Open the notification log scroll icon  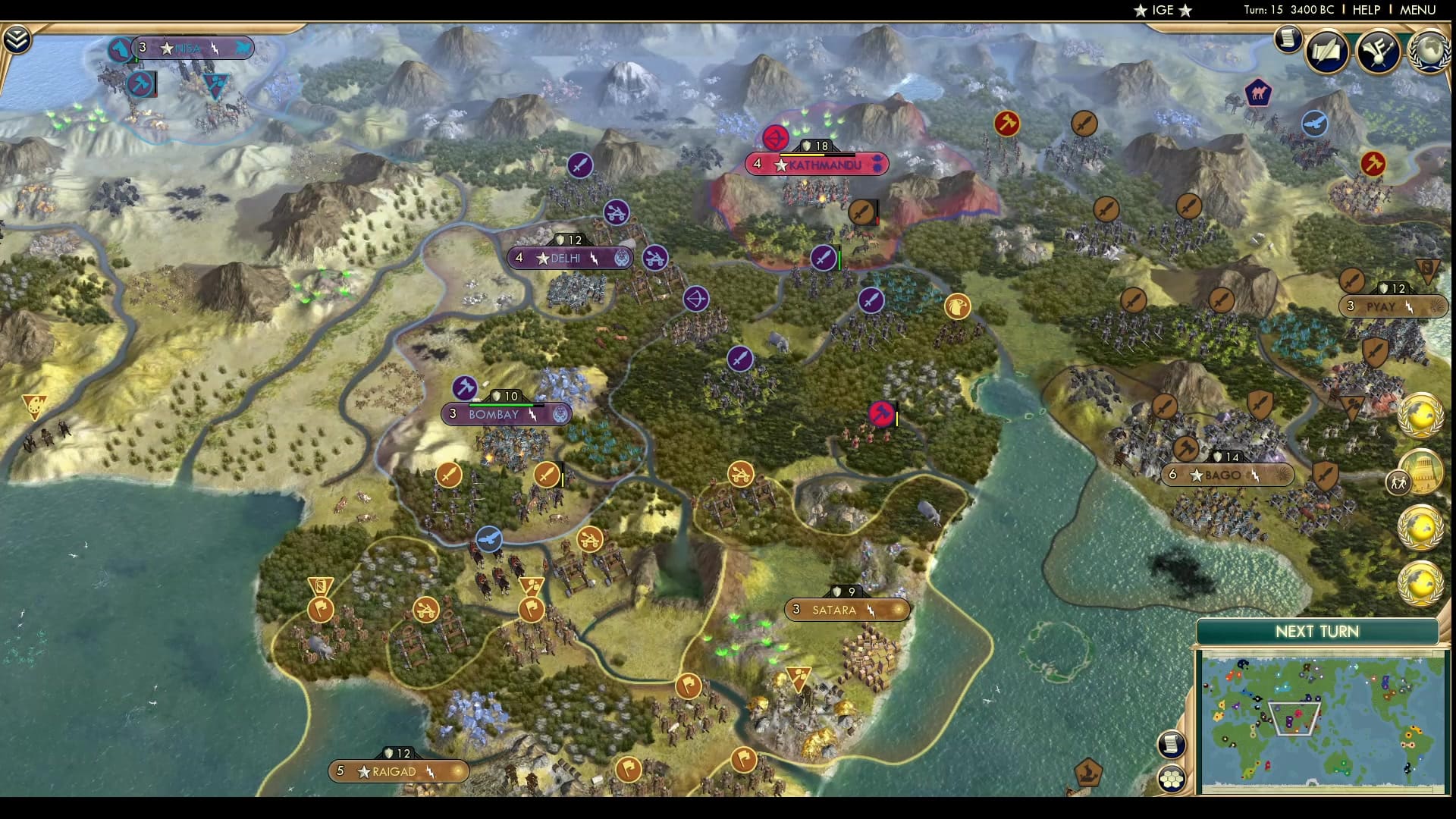click(1287, 39)
